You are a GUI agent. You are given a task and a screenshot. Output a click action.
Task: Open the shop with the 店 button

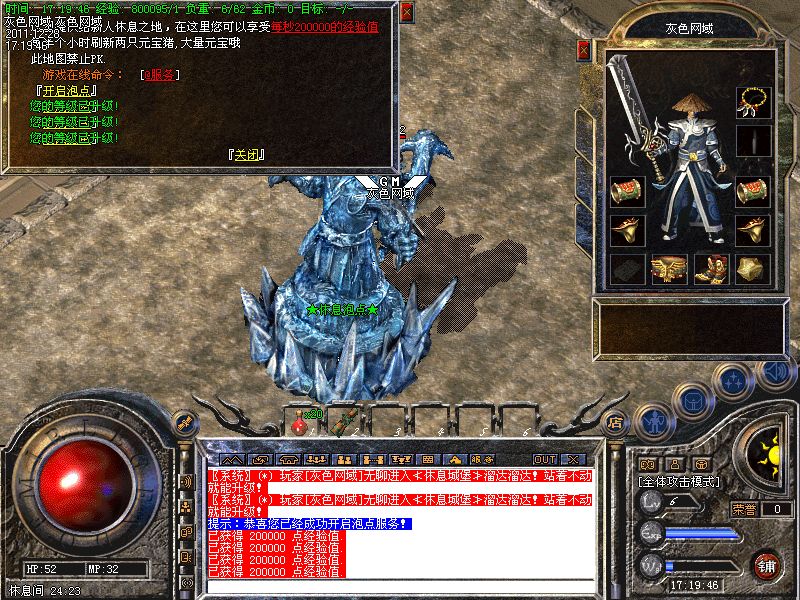[616, 423]
